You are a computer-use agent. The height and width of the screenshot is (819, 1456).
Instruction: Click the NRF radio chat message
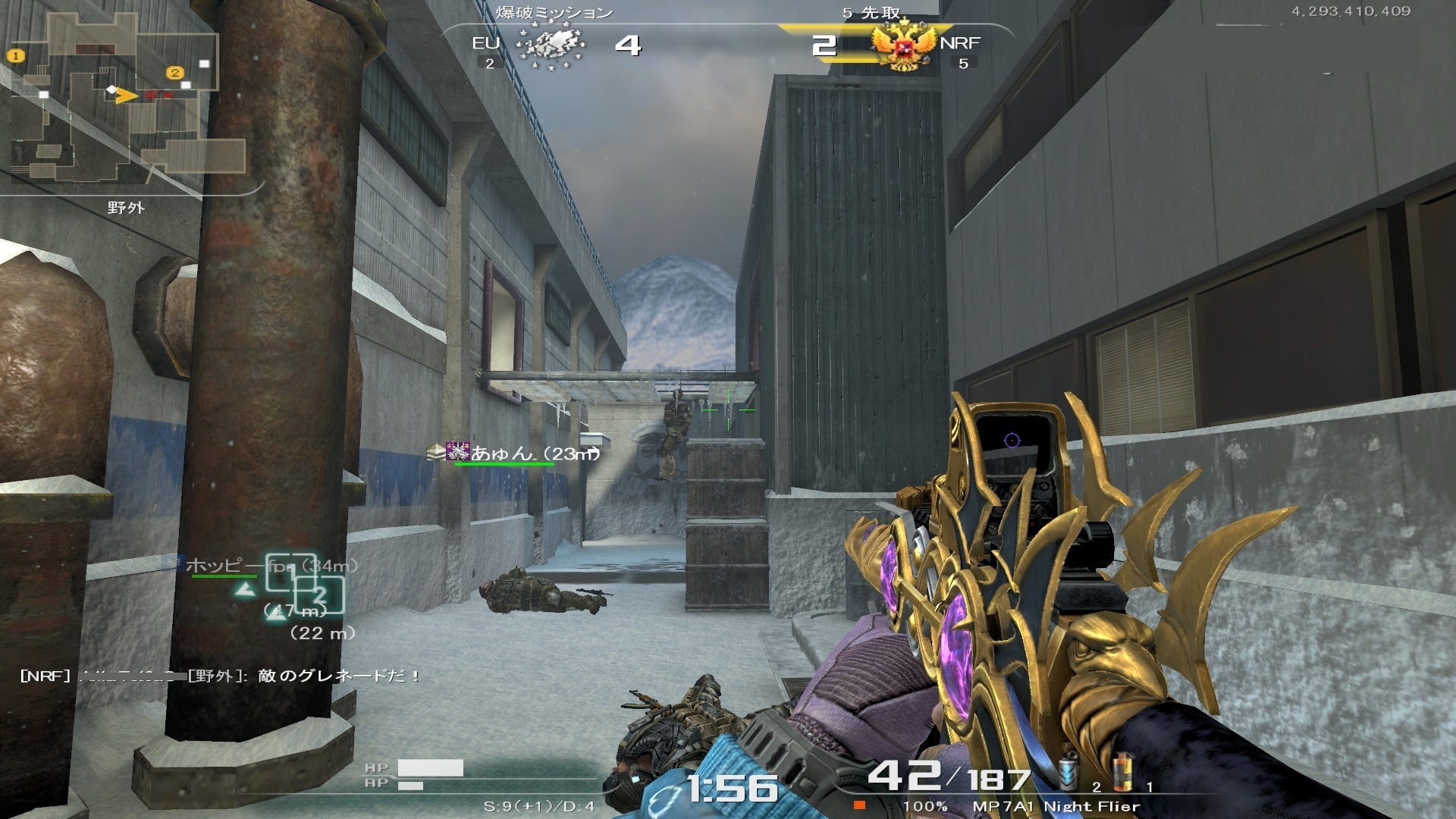click(x=220, y=676)
